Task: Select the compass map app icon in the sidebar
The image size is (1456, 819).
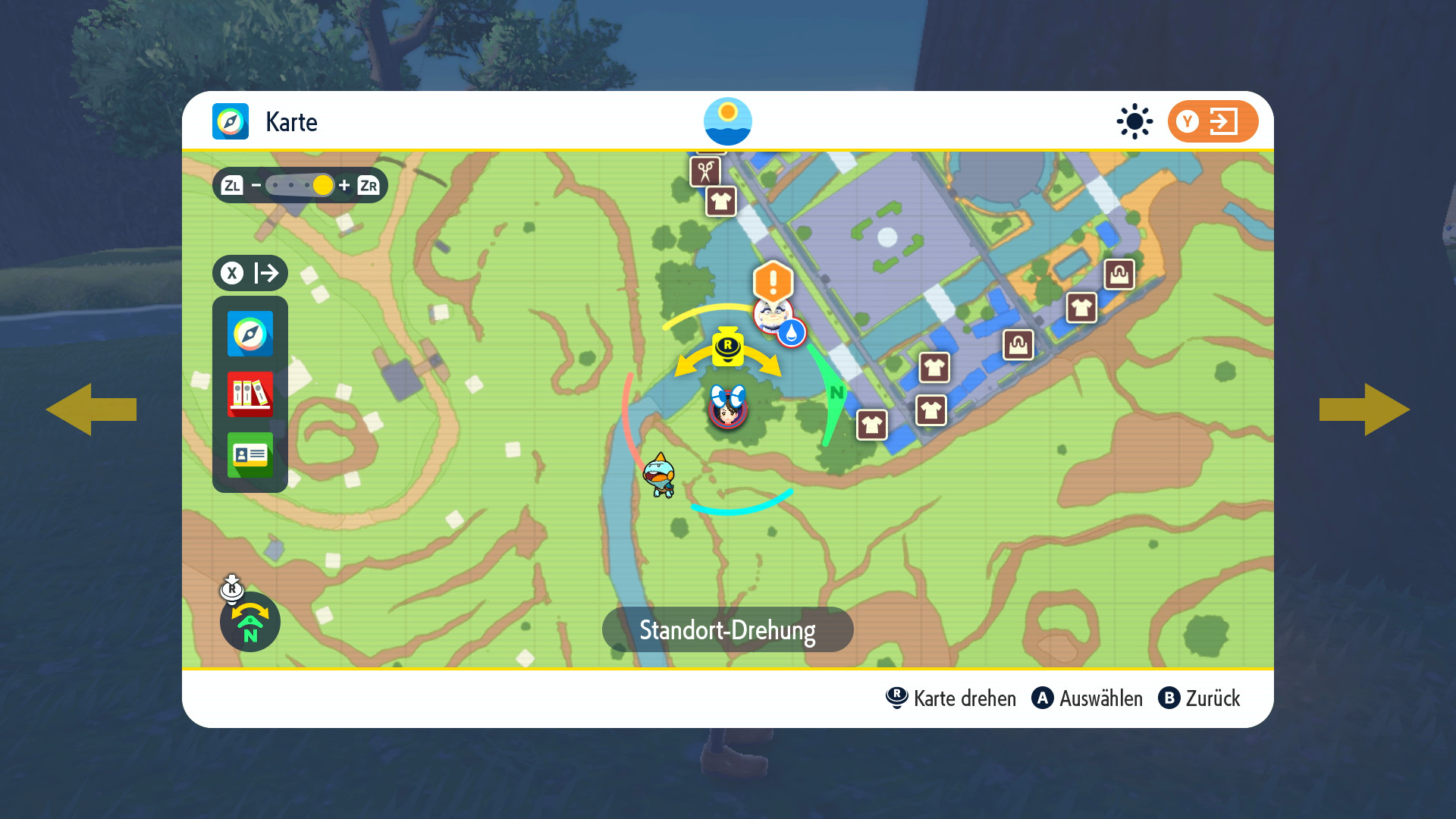Action: pyautogui.click(x=250, y=334)
